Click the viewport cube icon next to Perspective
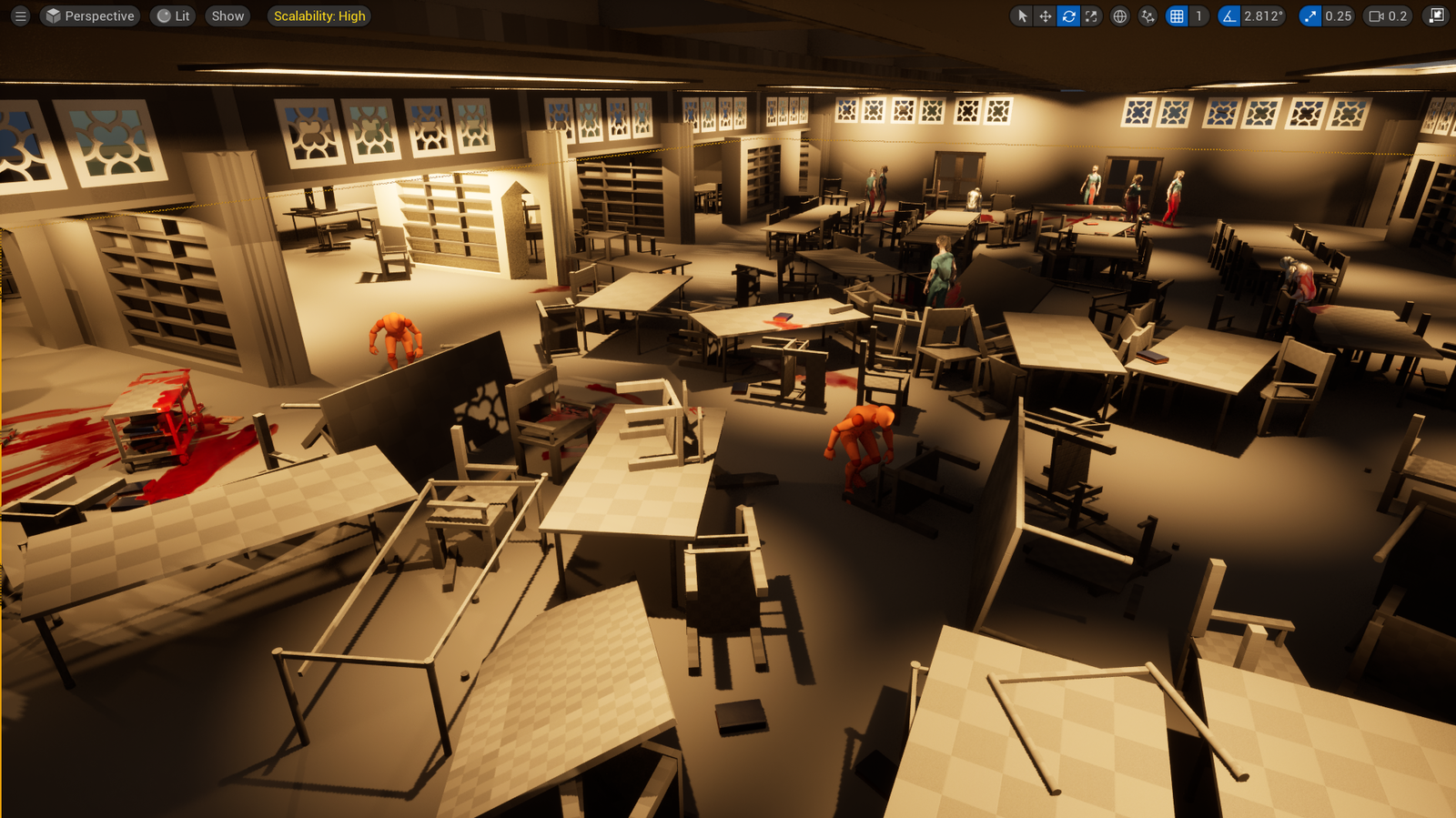1456x818 pixels. [x=53, y=15]
